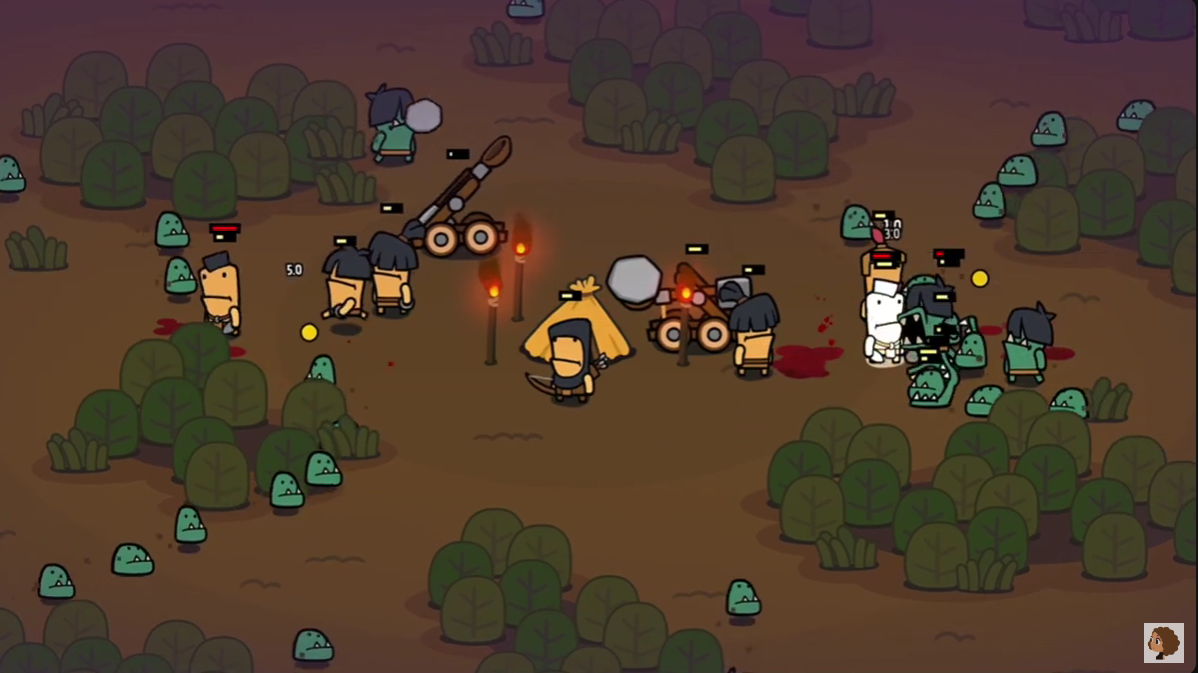Screen dimensions: 1198x673
Task: Click the channel avatar watermark
Action: click(x=1163, y=642)
